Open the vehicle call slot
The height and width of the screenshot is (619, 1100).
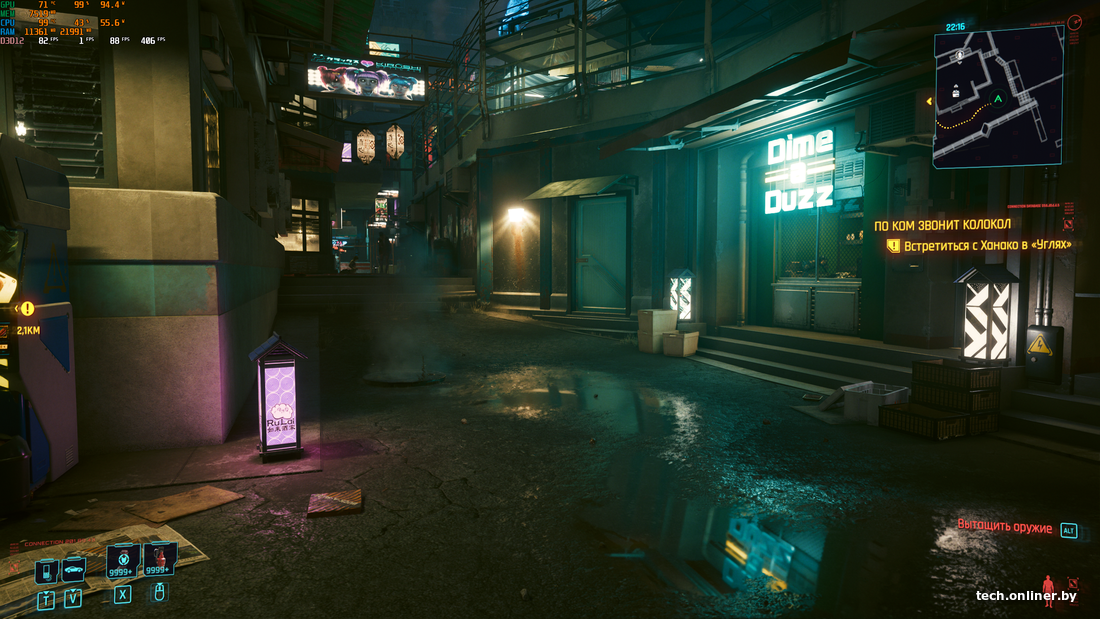tap(73, 569)
